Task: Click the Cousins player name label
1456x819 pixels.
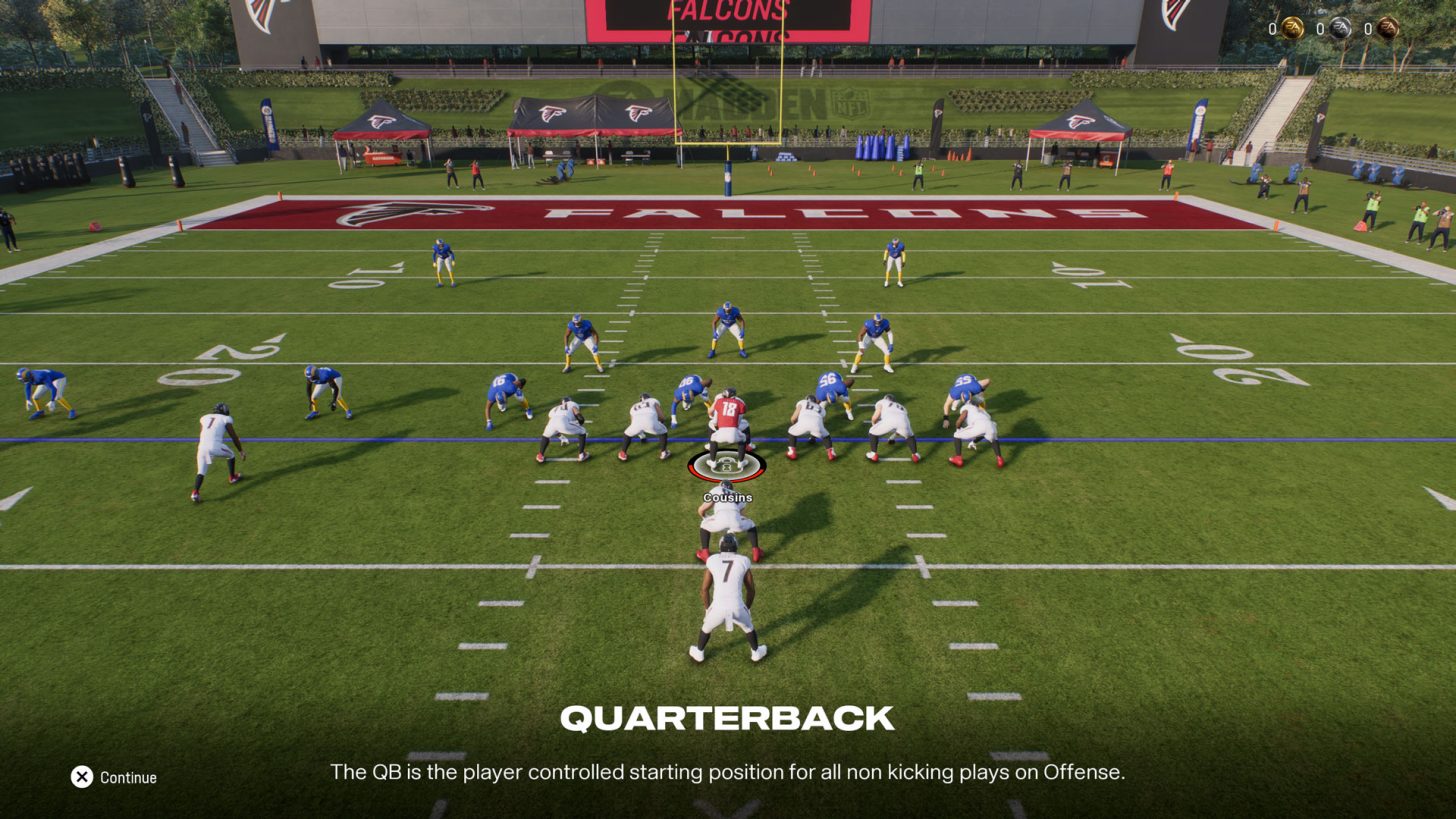Action: [727, 497]
